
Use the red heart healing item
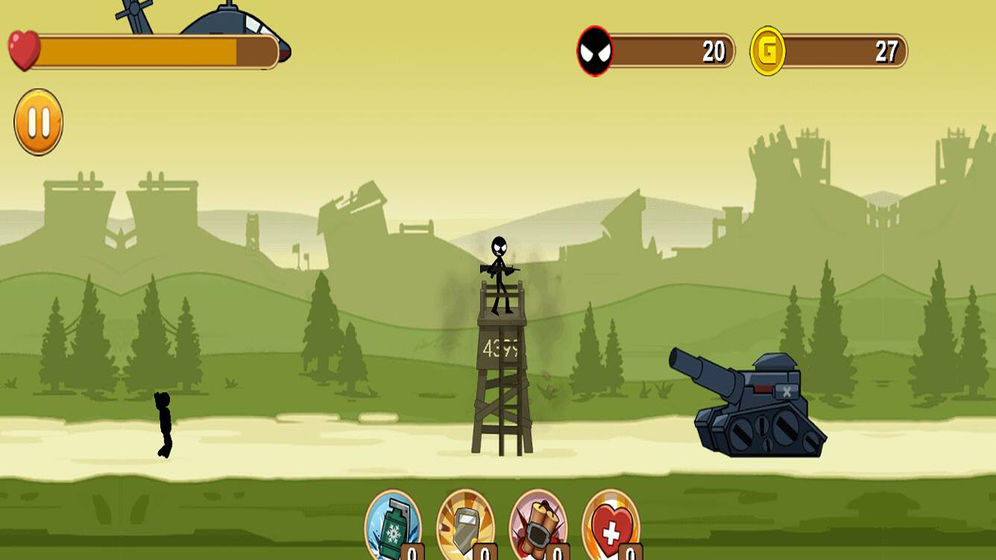click(610, 522)
